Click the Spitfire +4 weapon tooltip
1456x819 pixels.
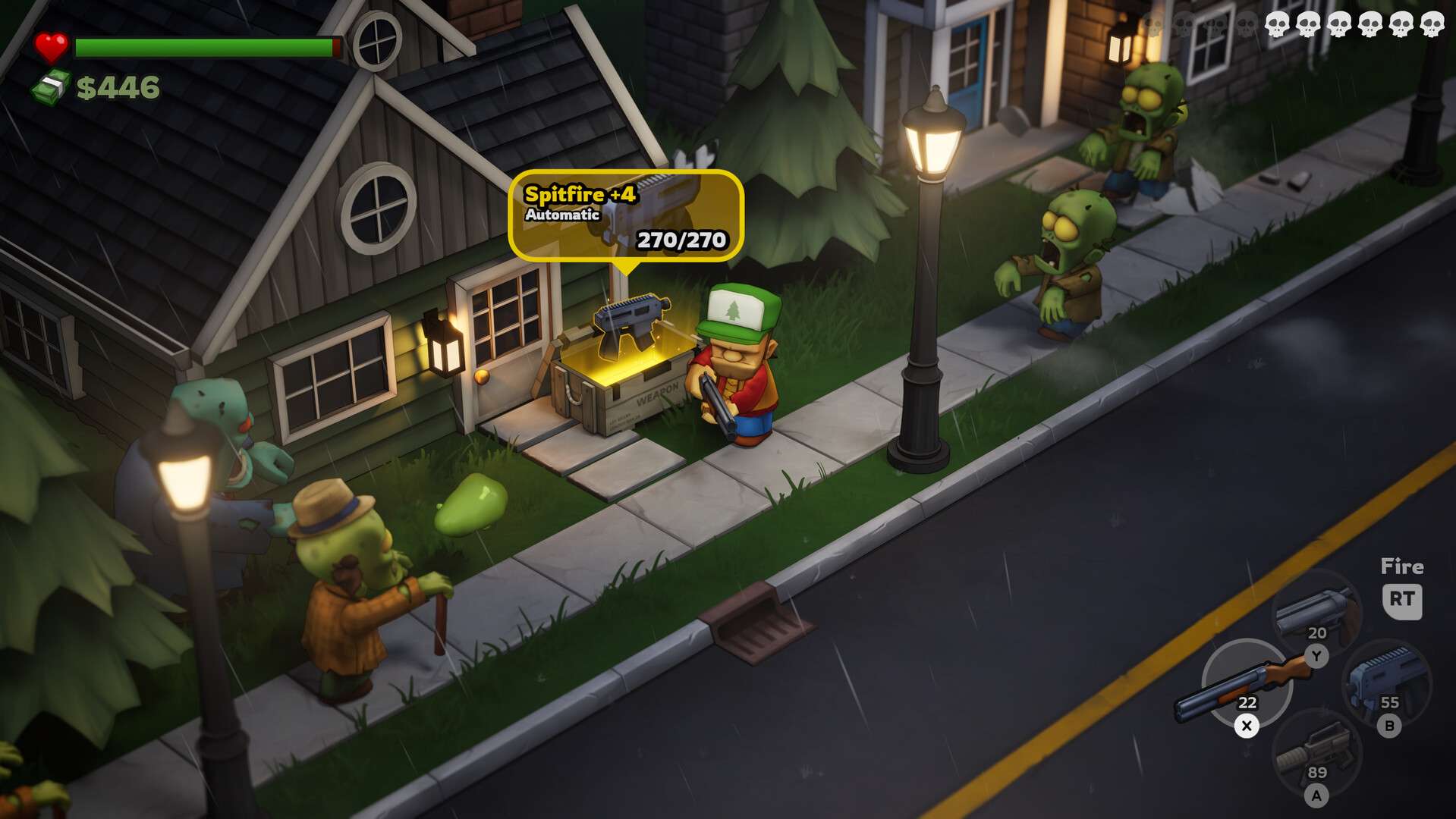625,216
